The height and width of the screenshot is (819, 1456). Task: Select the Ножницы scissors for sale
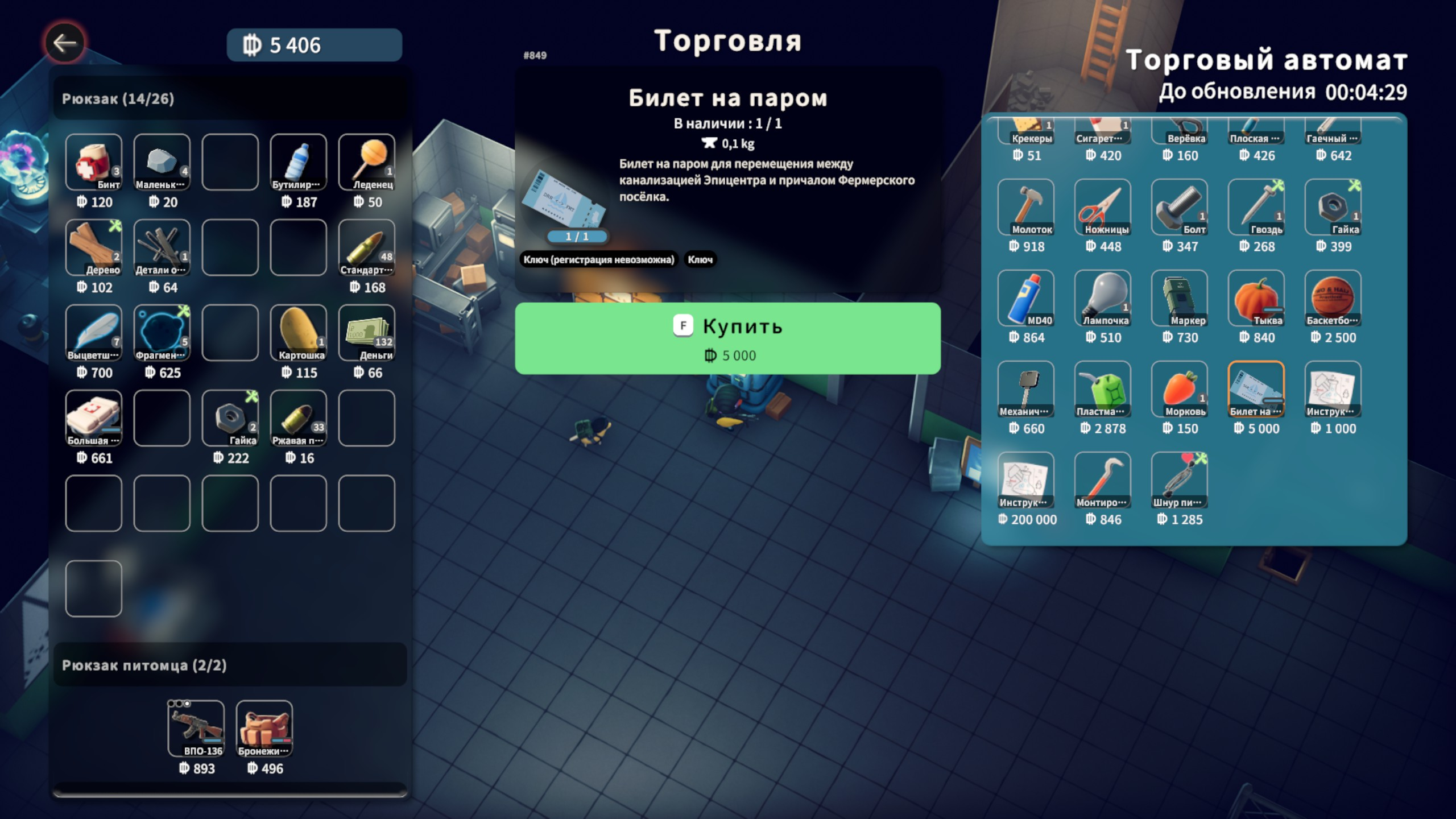click(1103, 207)
